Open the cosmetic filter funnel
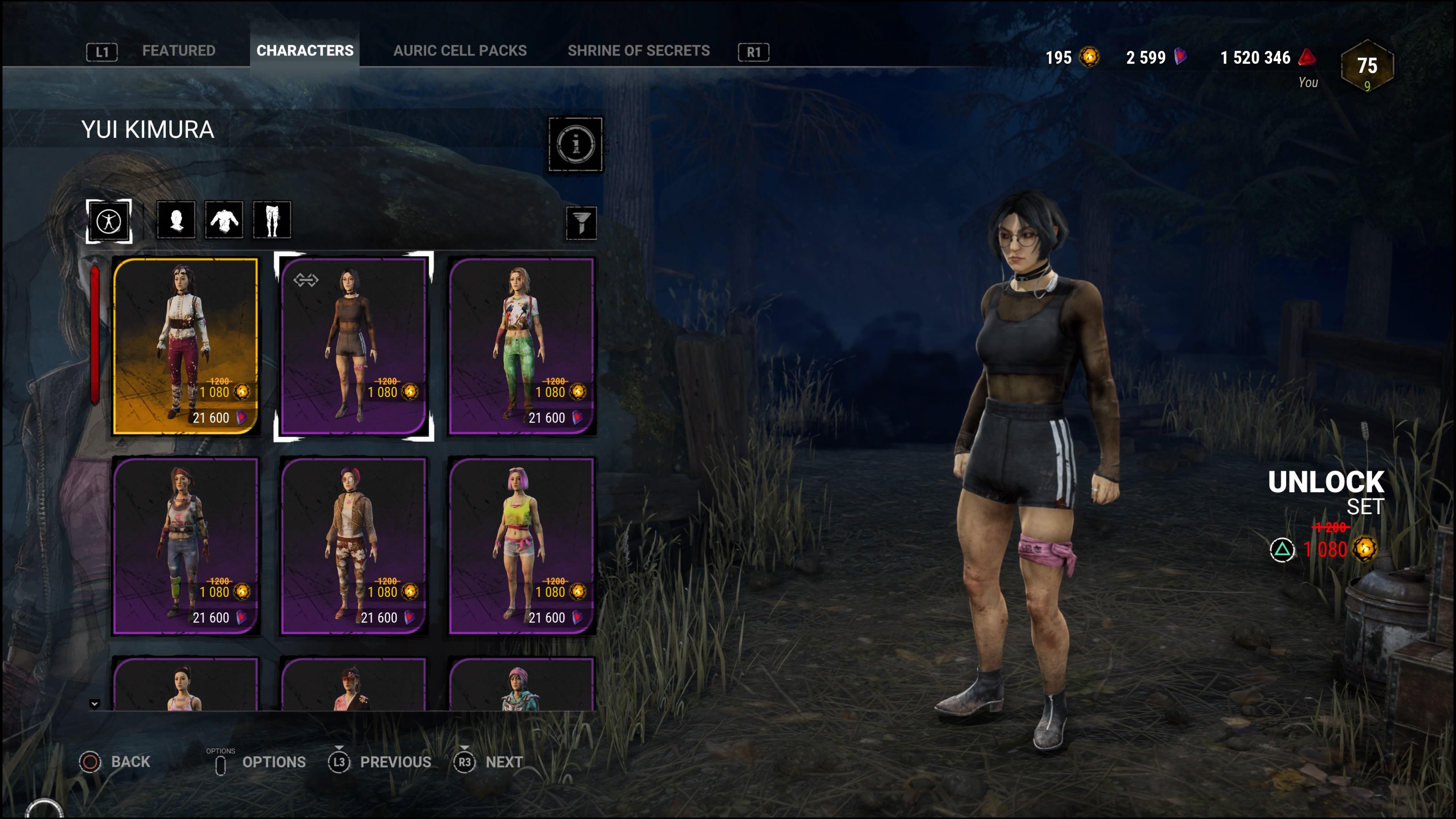Viewport: 1456px width, 819px height. (581, 223)
